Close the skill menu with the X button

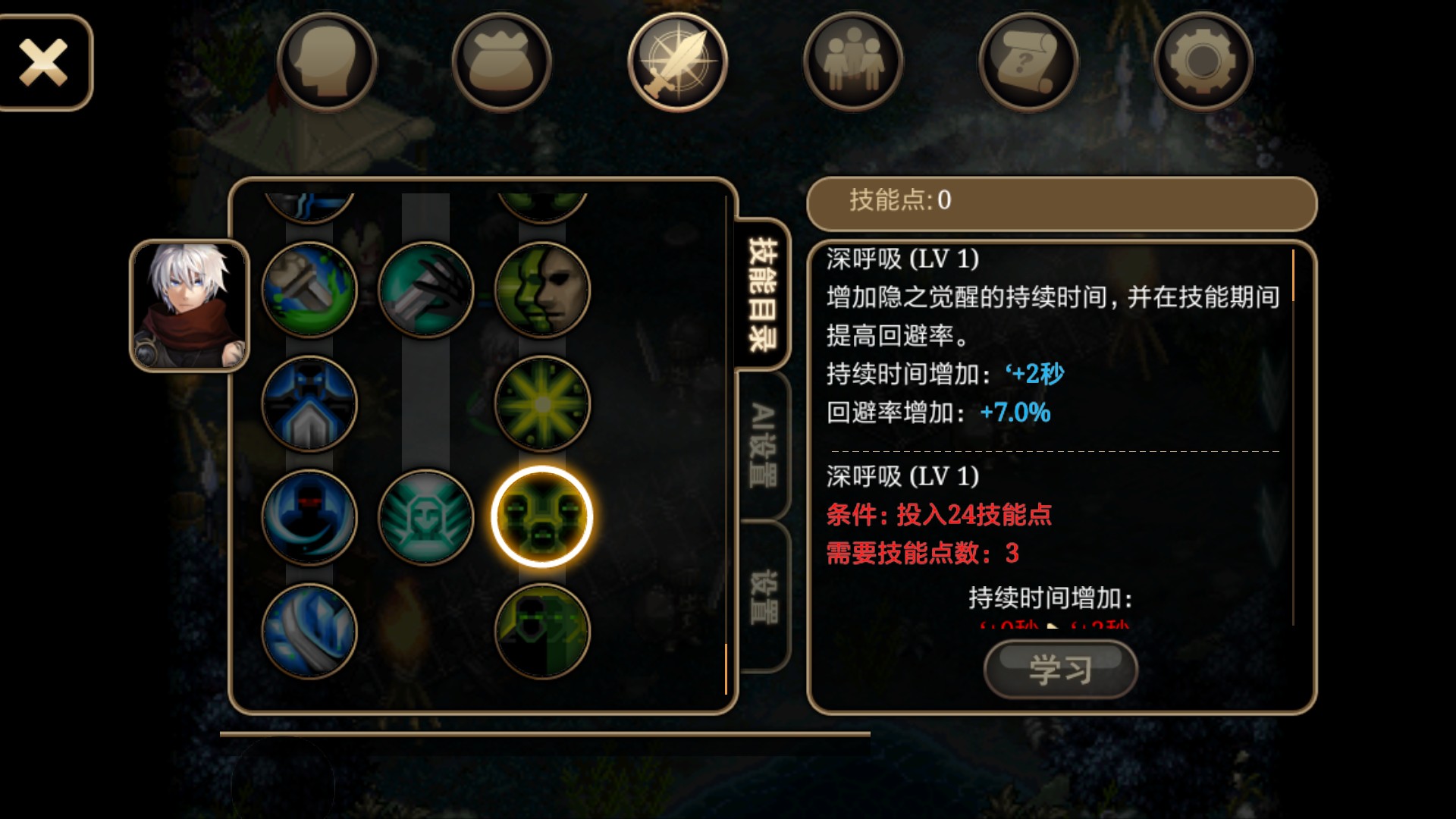click(44, 62)
